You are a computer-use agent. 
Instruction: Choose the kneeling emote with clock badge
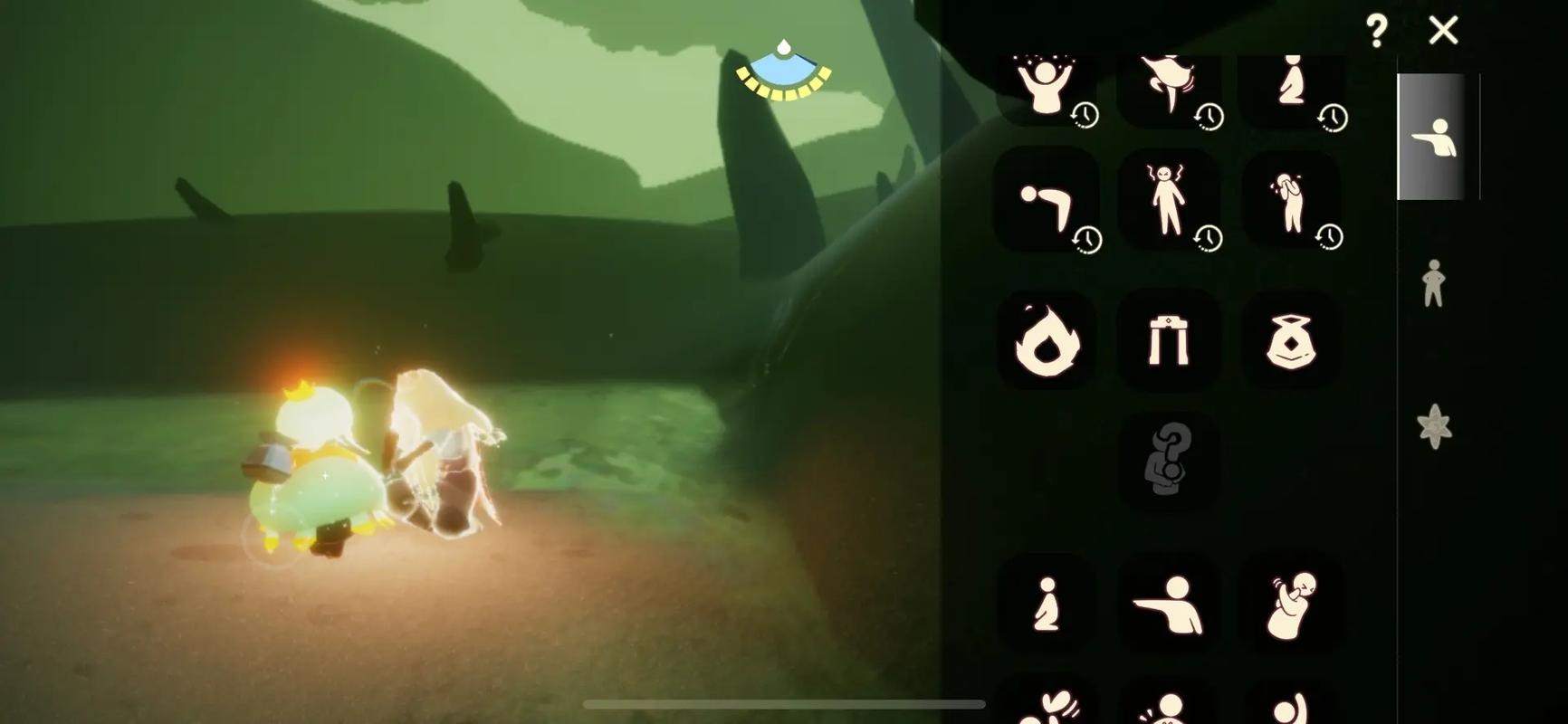pyautogui.click(x=1290, y=86)
